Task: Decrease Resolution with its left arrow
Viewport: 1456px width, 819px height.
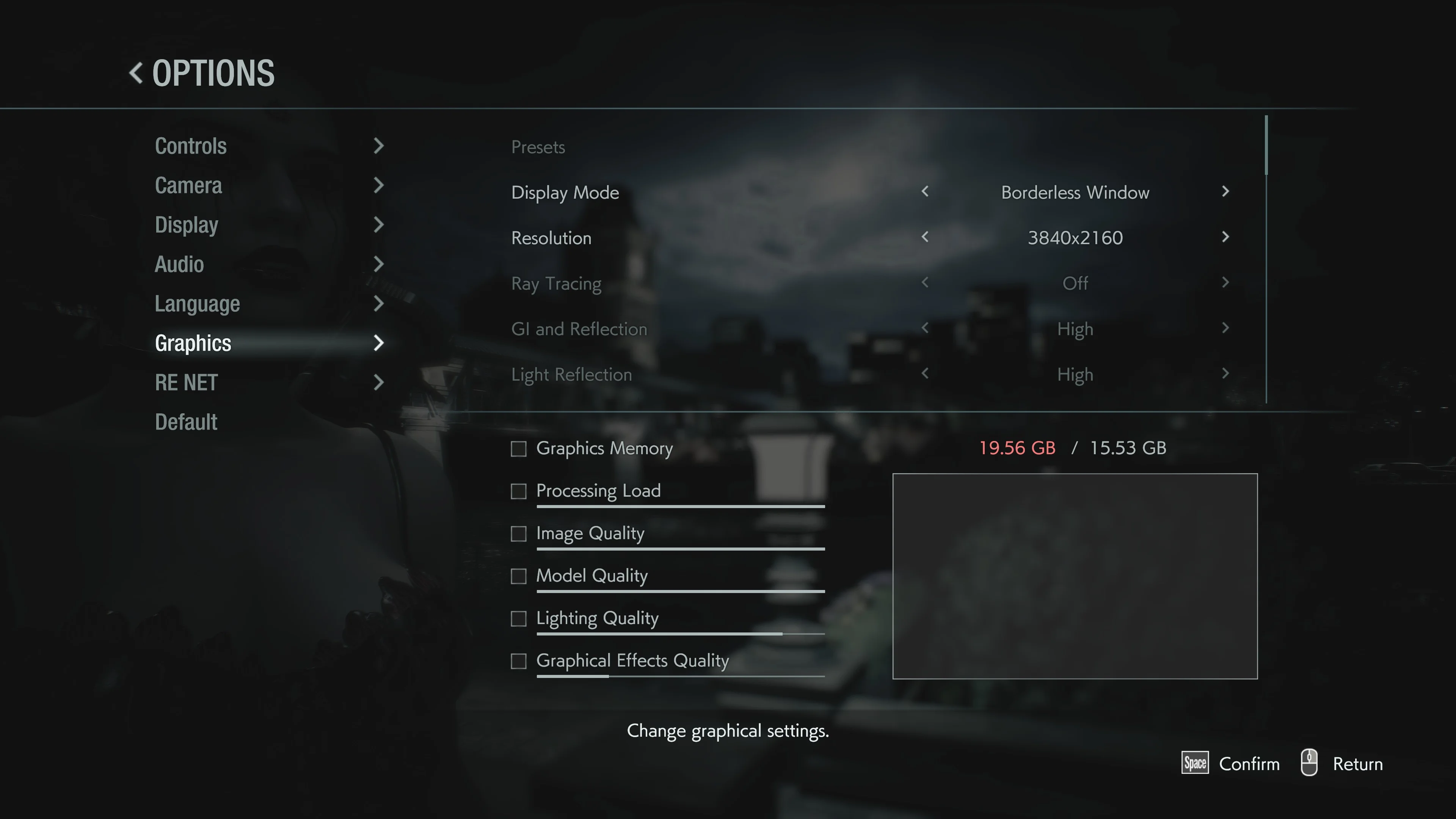Action: [925, 237]
